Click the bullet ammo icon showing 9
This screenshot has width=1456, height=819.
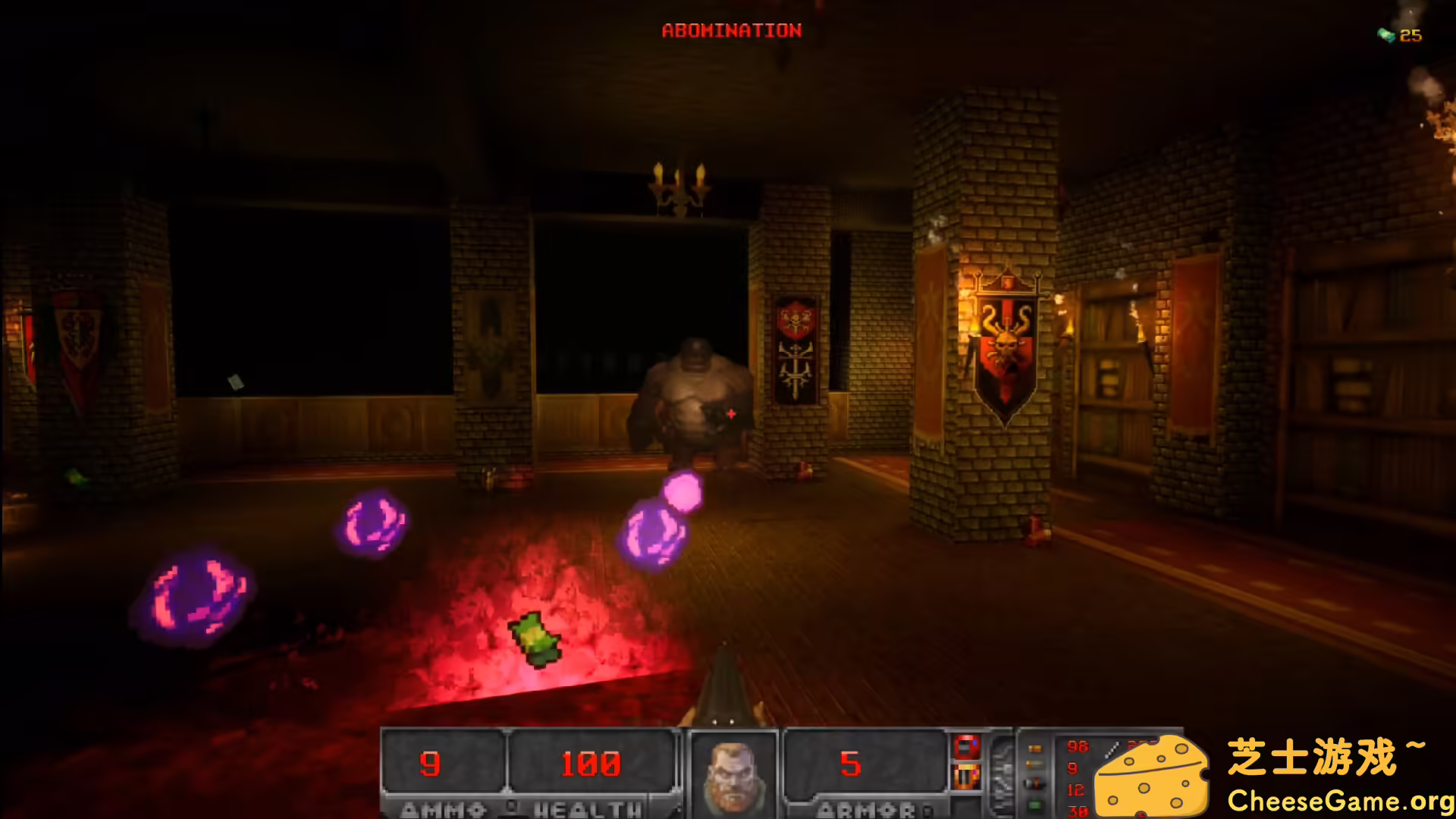(x=1036, y=763)
